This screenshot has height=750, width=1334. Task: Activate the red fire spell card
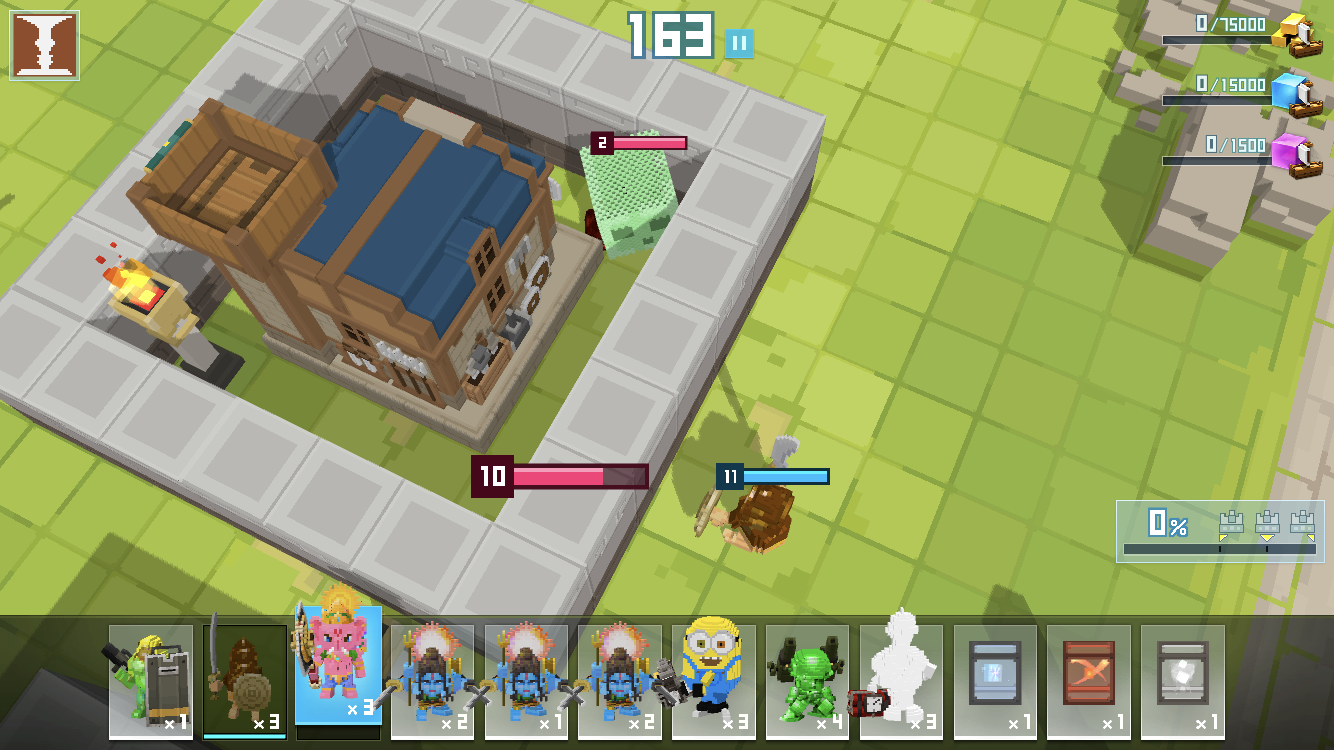[1089, 680]
